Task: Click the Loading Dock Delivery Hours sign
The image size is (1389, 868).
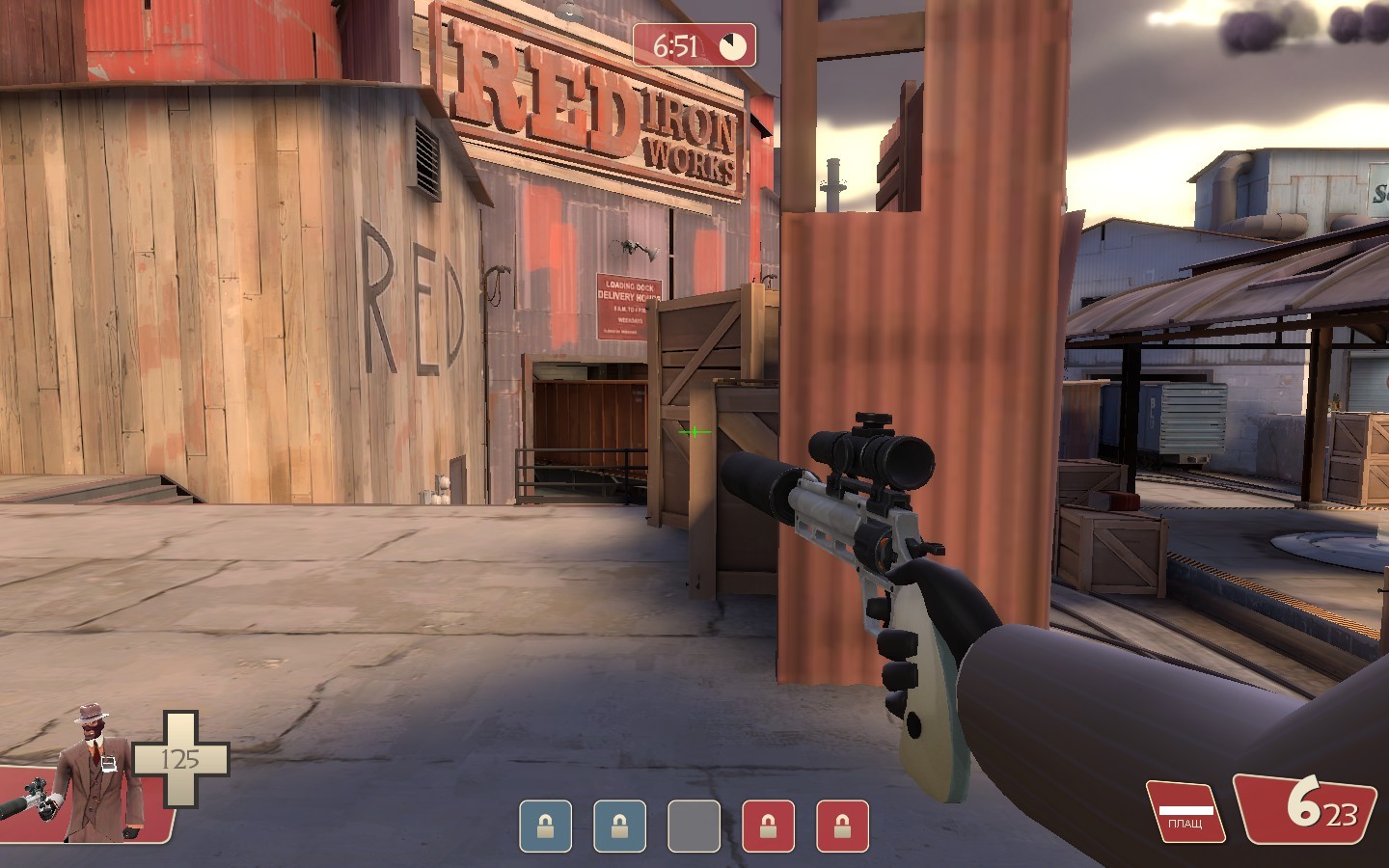Action: pos(629,294)
